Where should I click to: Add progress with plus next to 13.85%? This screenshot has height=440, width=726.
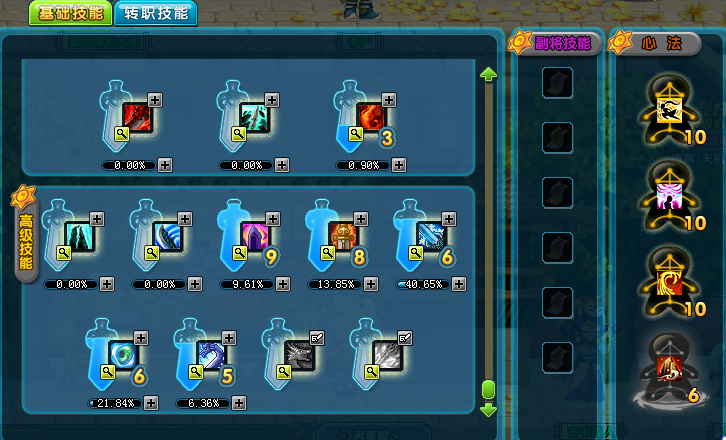371,284
